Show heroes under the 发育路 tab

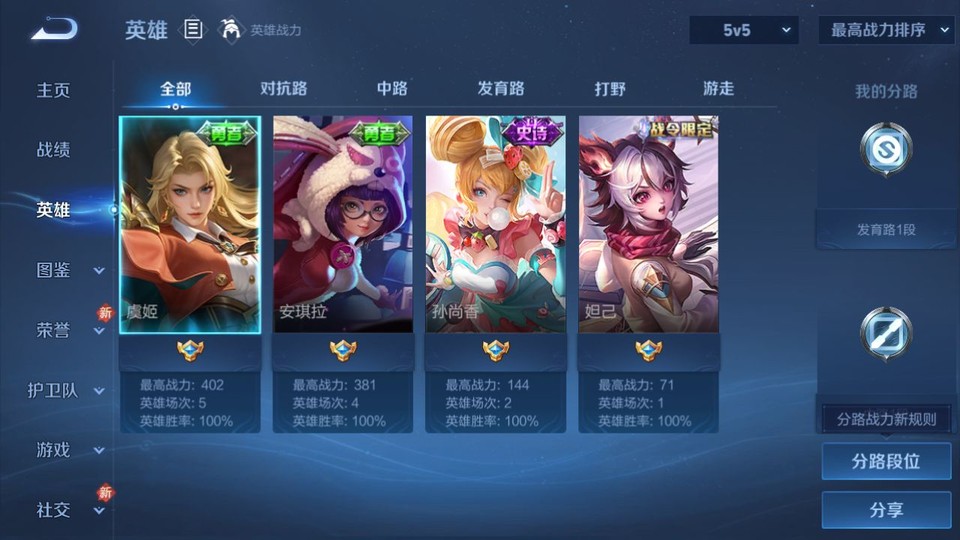[500, 88]
